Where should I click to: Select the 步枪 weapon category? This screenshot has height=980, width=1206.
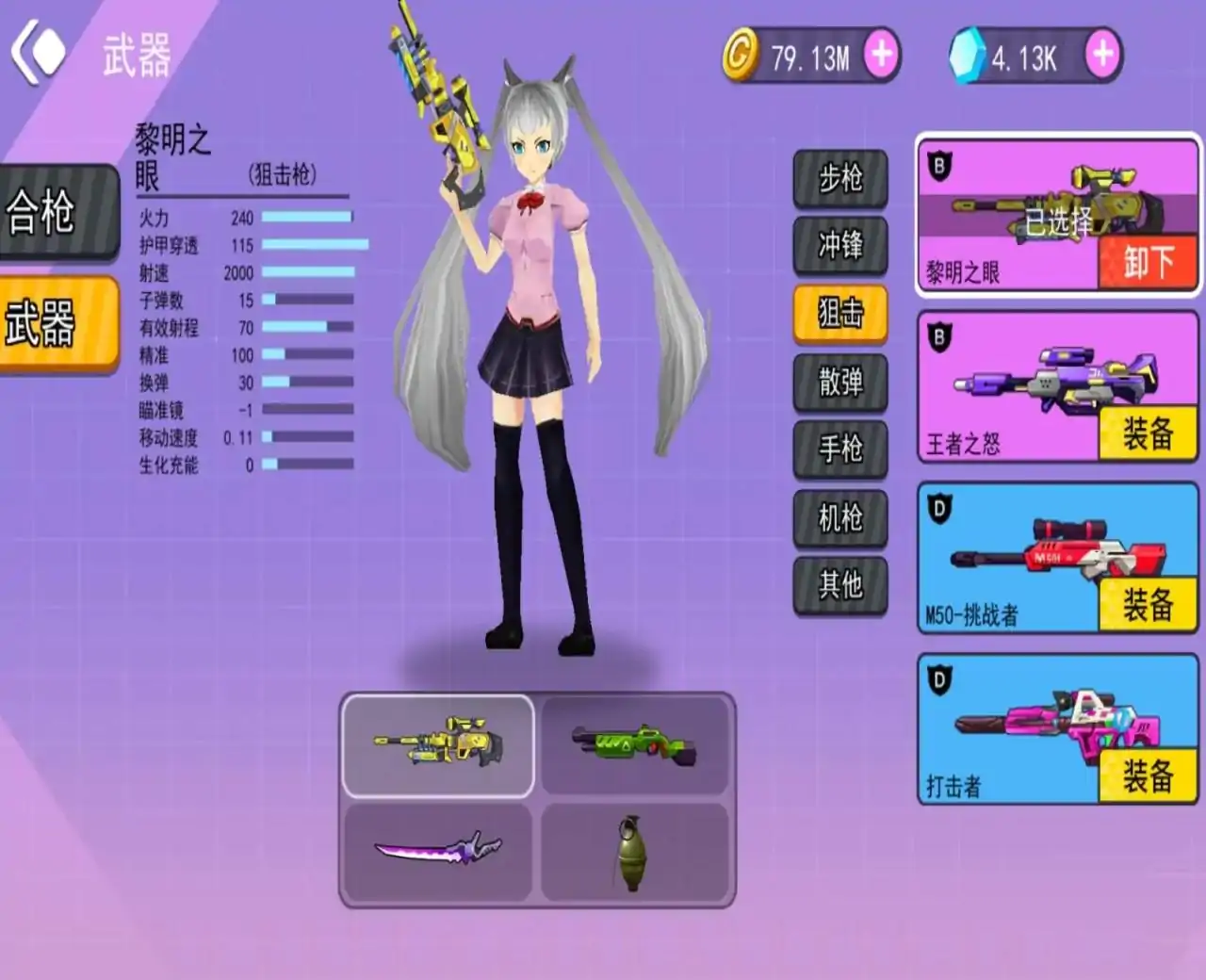840,179
